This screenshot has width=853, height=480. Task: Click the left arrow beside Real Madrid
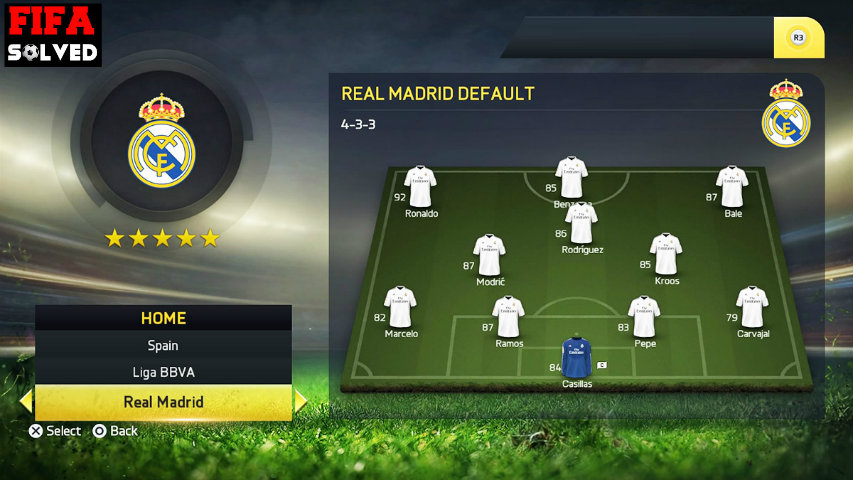coord(26,402)
